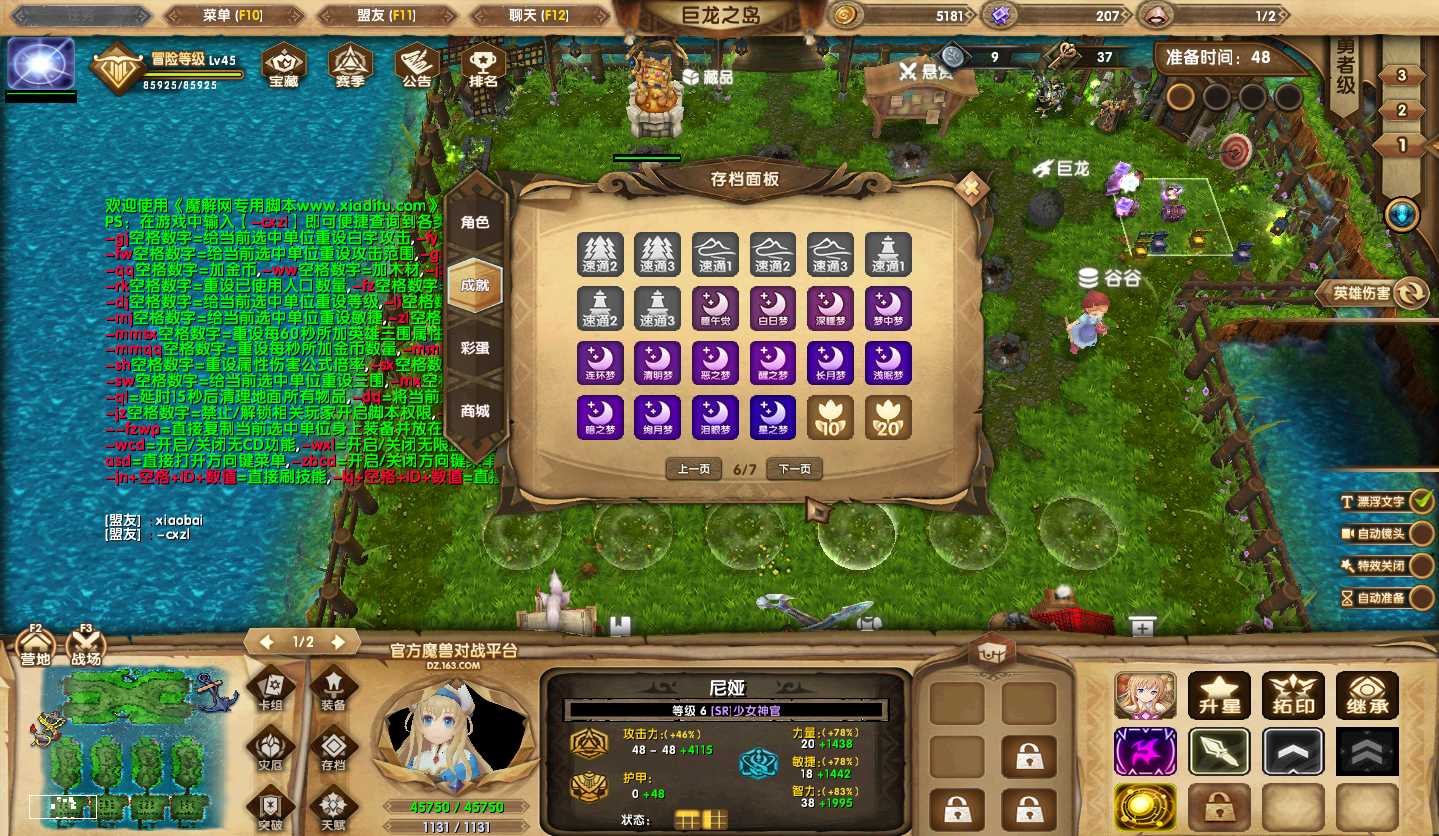1439x836 pixels.
Task: Close the 存档面板 save panel
Action: point(969,187)
